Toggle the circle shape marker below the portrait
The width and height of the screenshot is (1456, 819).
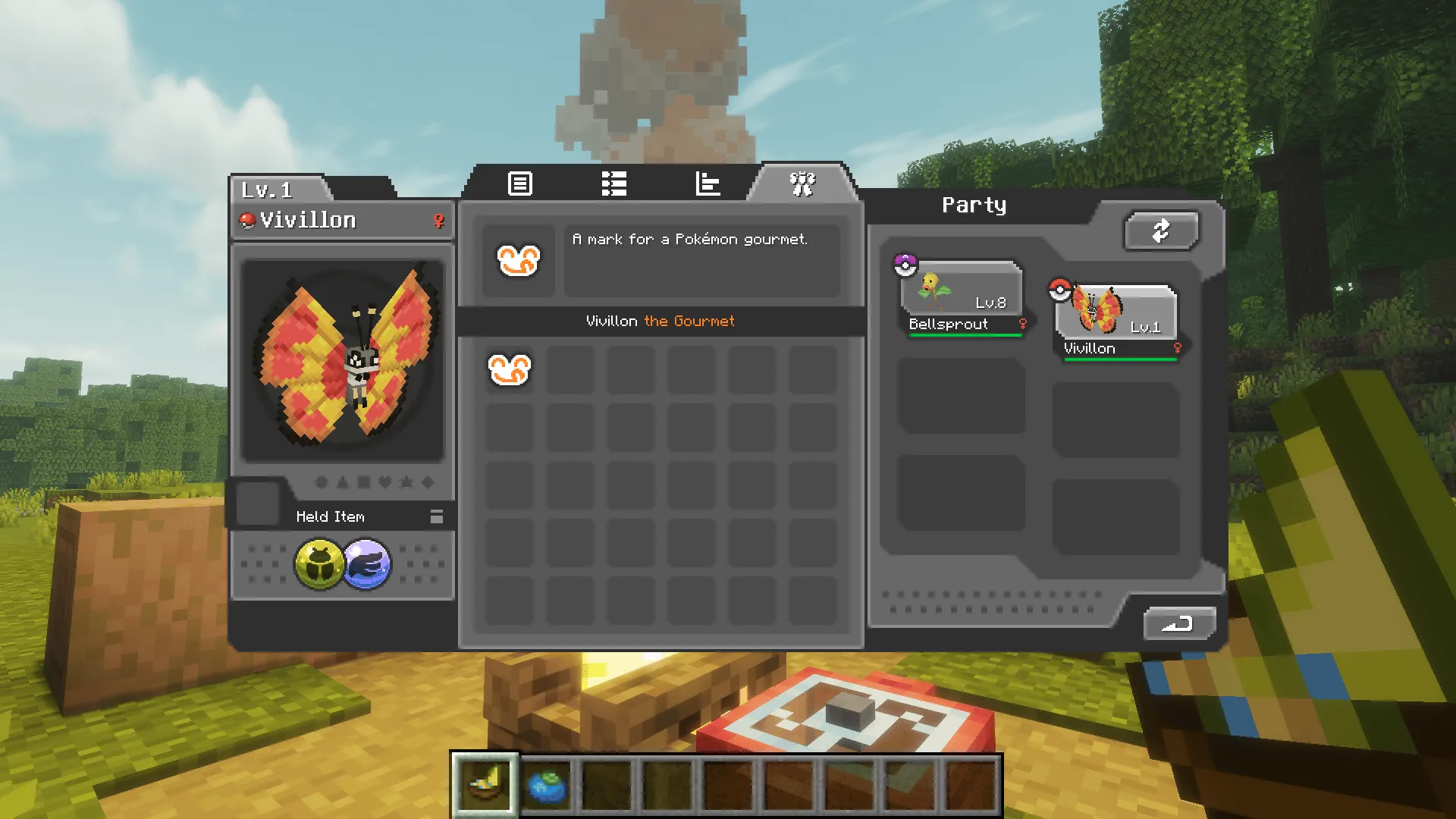point(322,482)
